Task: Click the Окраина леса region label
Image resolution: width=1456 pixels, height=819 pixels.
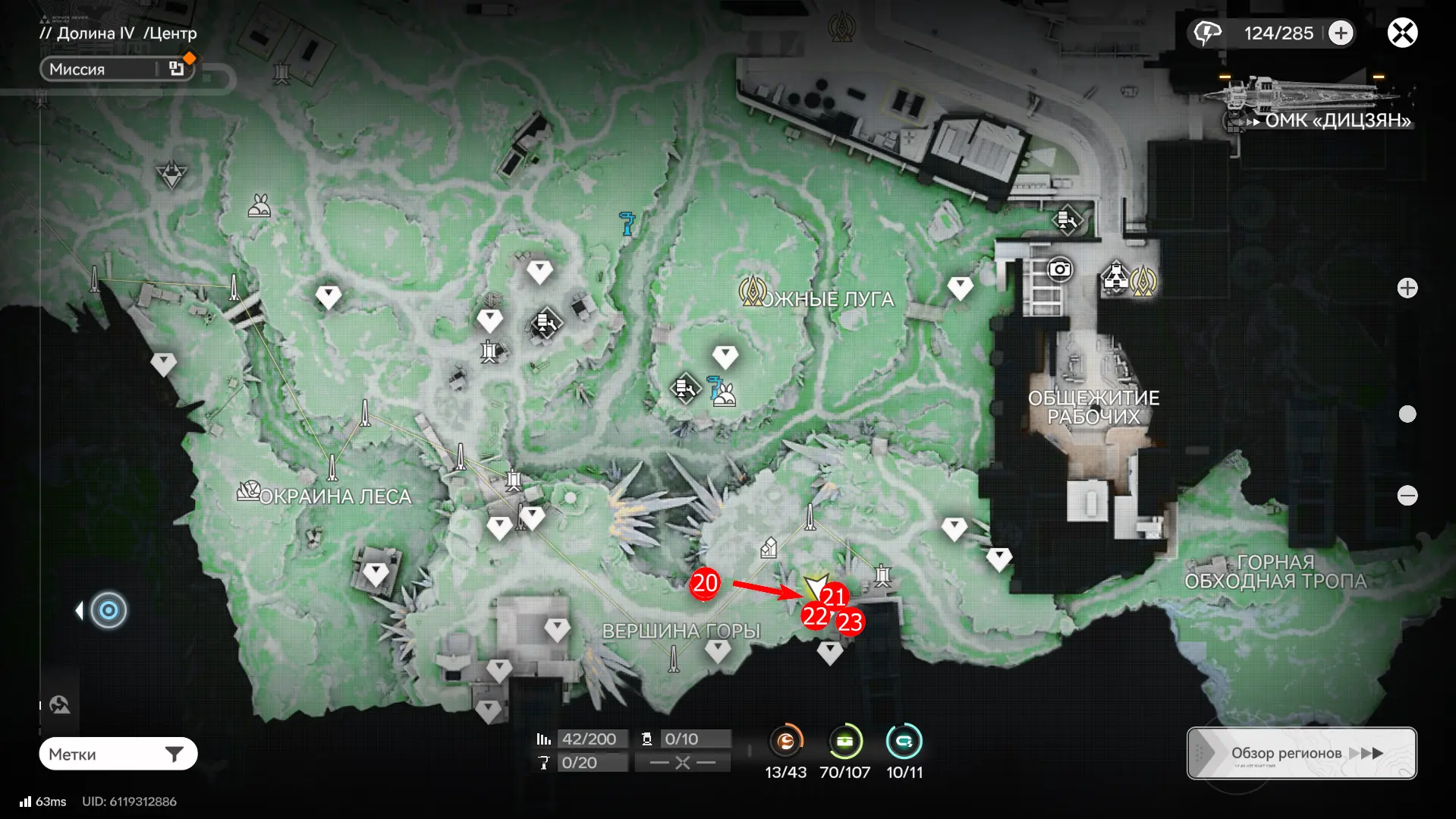Action: coord(334,496)
